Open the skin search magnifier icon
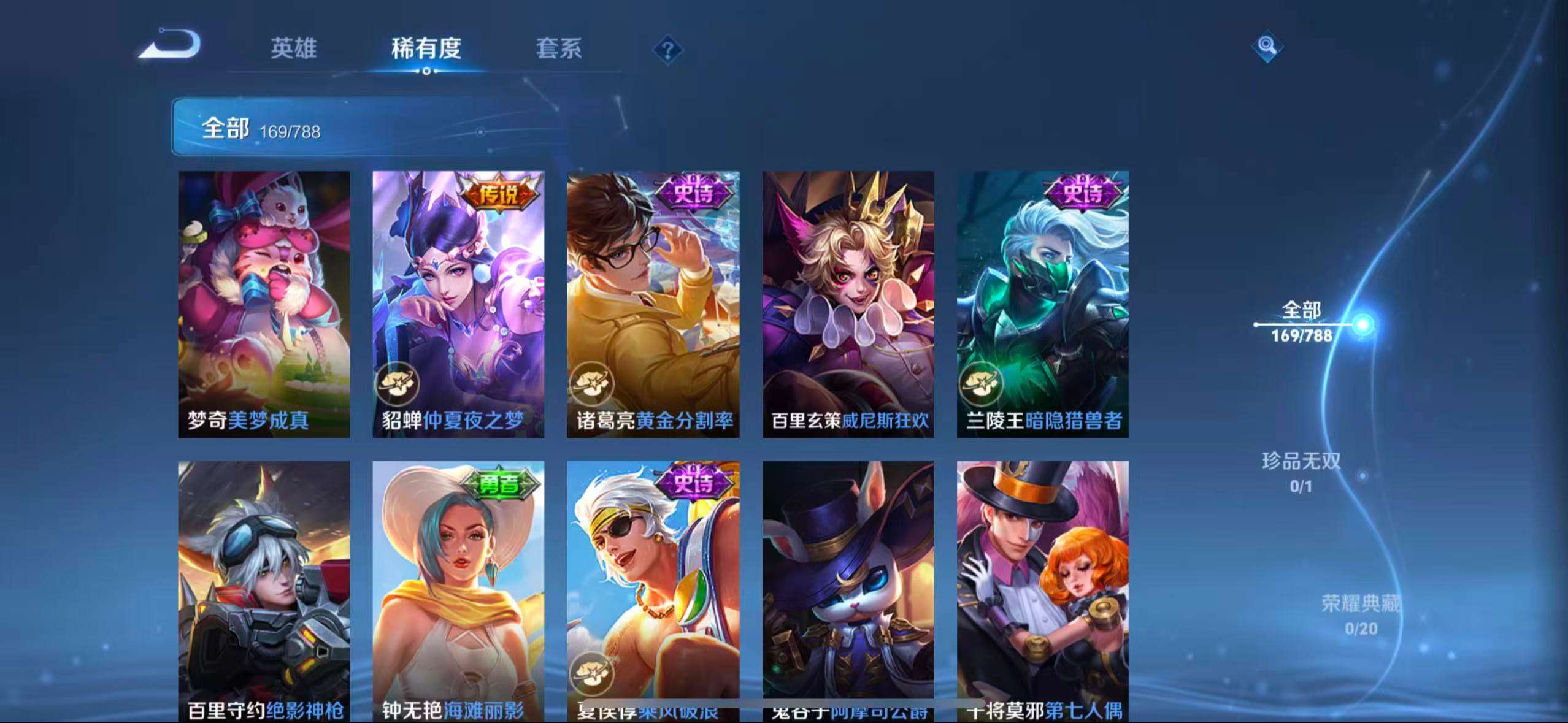This screenshot has width=1568, height=723. (1267, 46)
